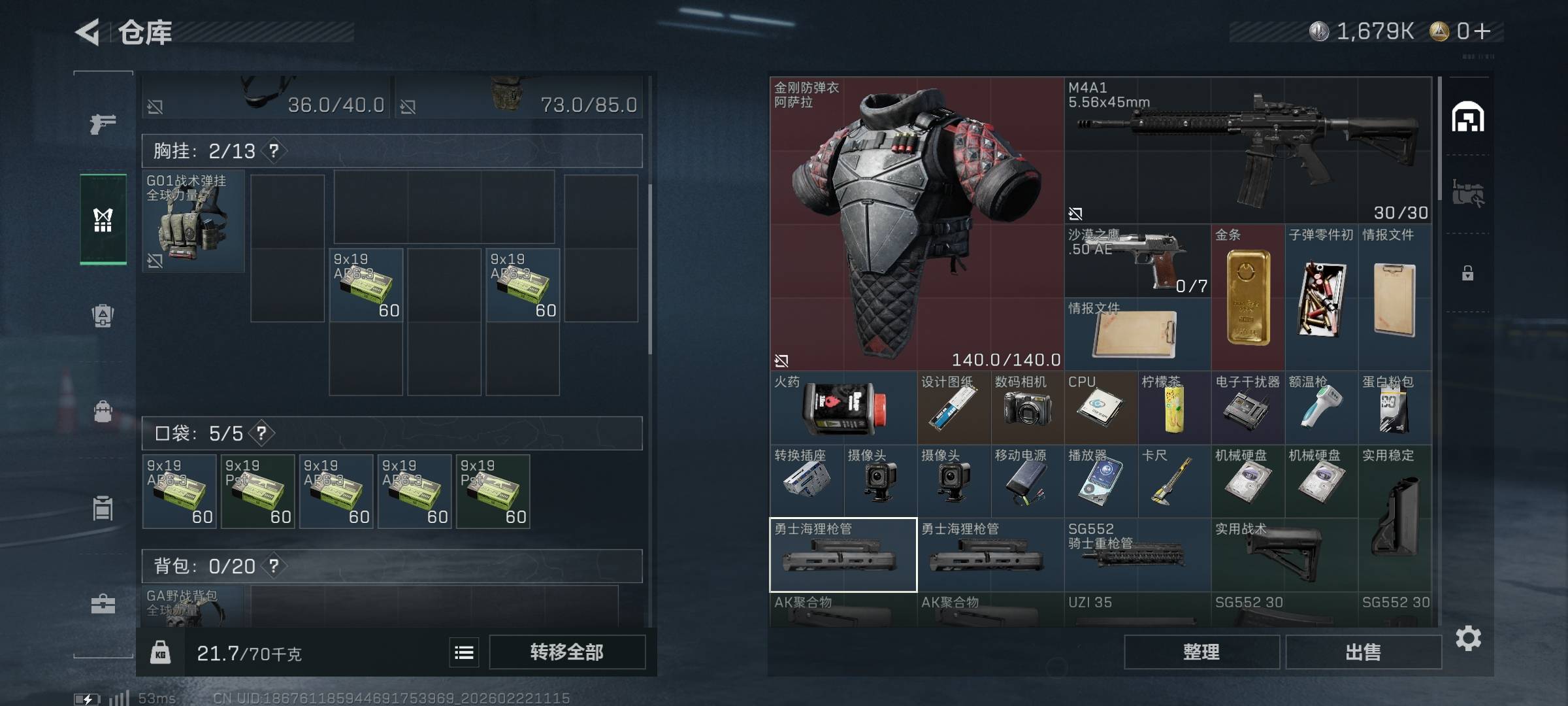Open the 出售 sell option
Image resolution: width=1568 pixels, height=706 pixels.
pyautogui.click(x=1363, y=652)
